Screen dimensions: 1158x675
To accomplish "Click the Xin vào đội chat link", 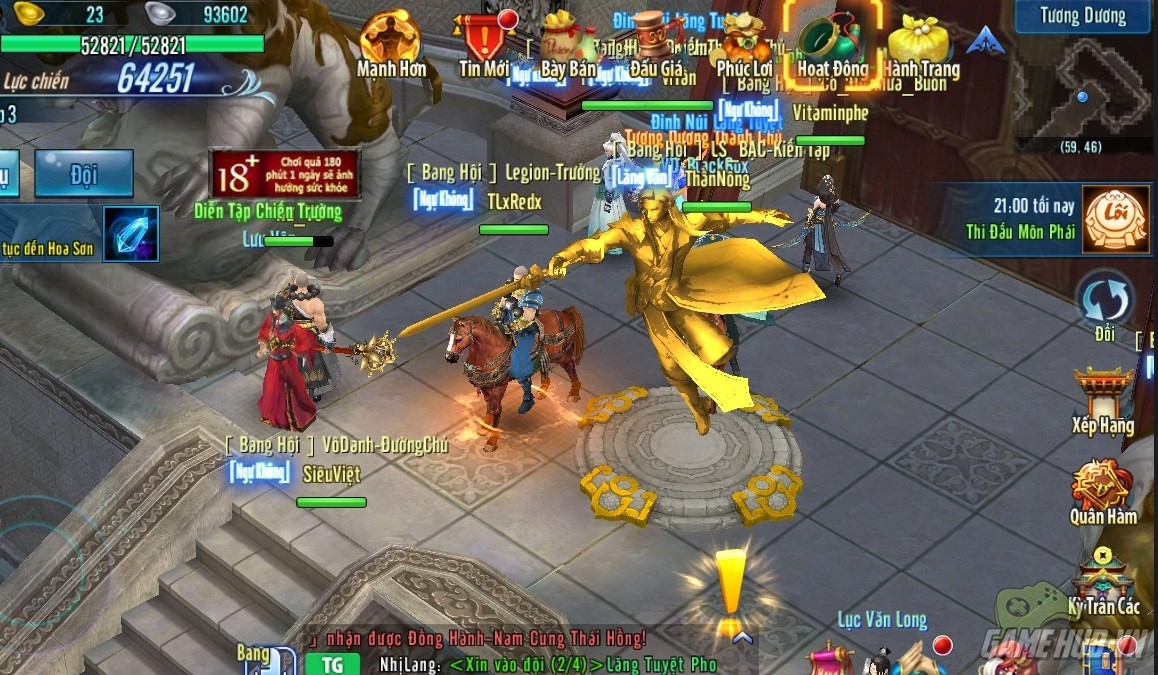I will pyautogui.click(x=526, y=664).
